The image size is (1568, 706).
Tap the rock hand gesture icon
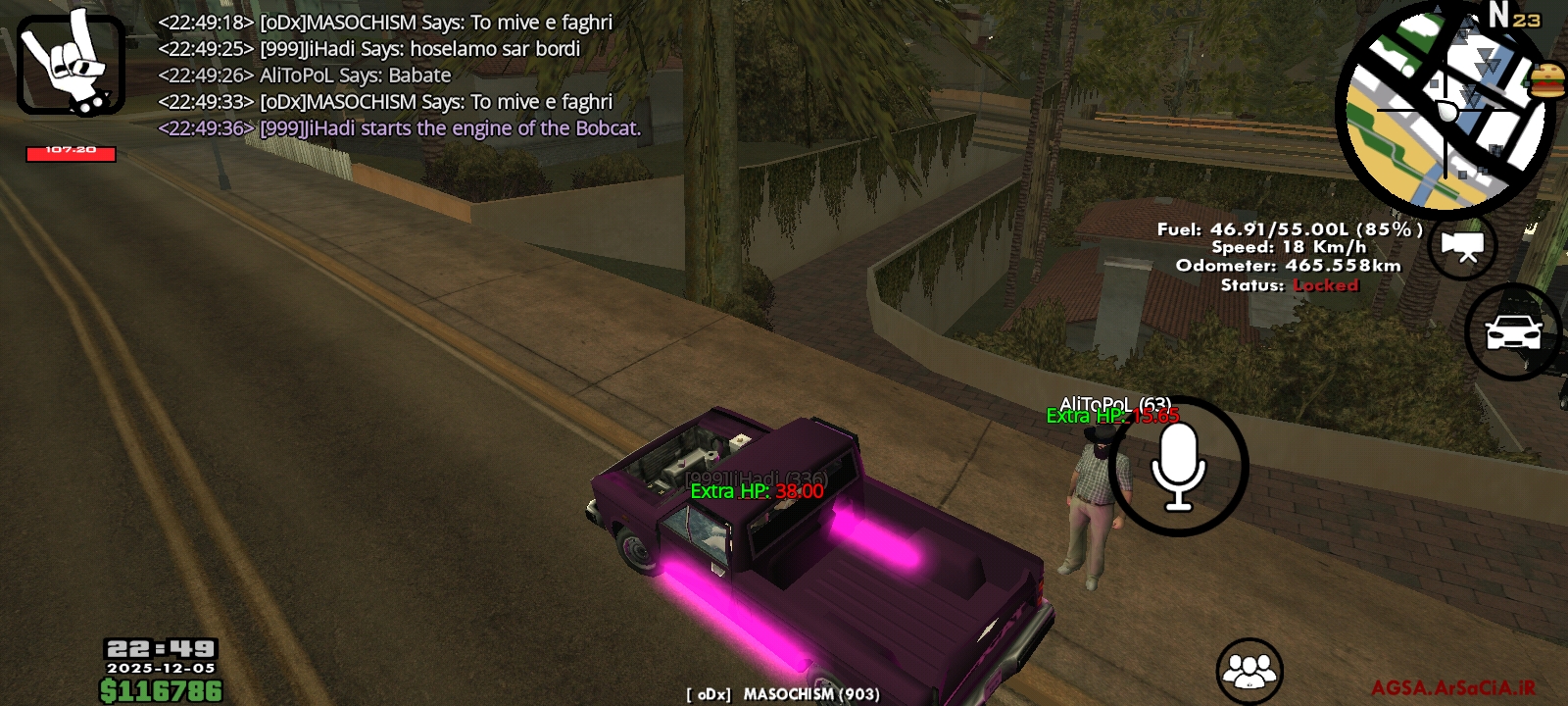[x=69, y=64]
